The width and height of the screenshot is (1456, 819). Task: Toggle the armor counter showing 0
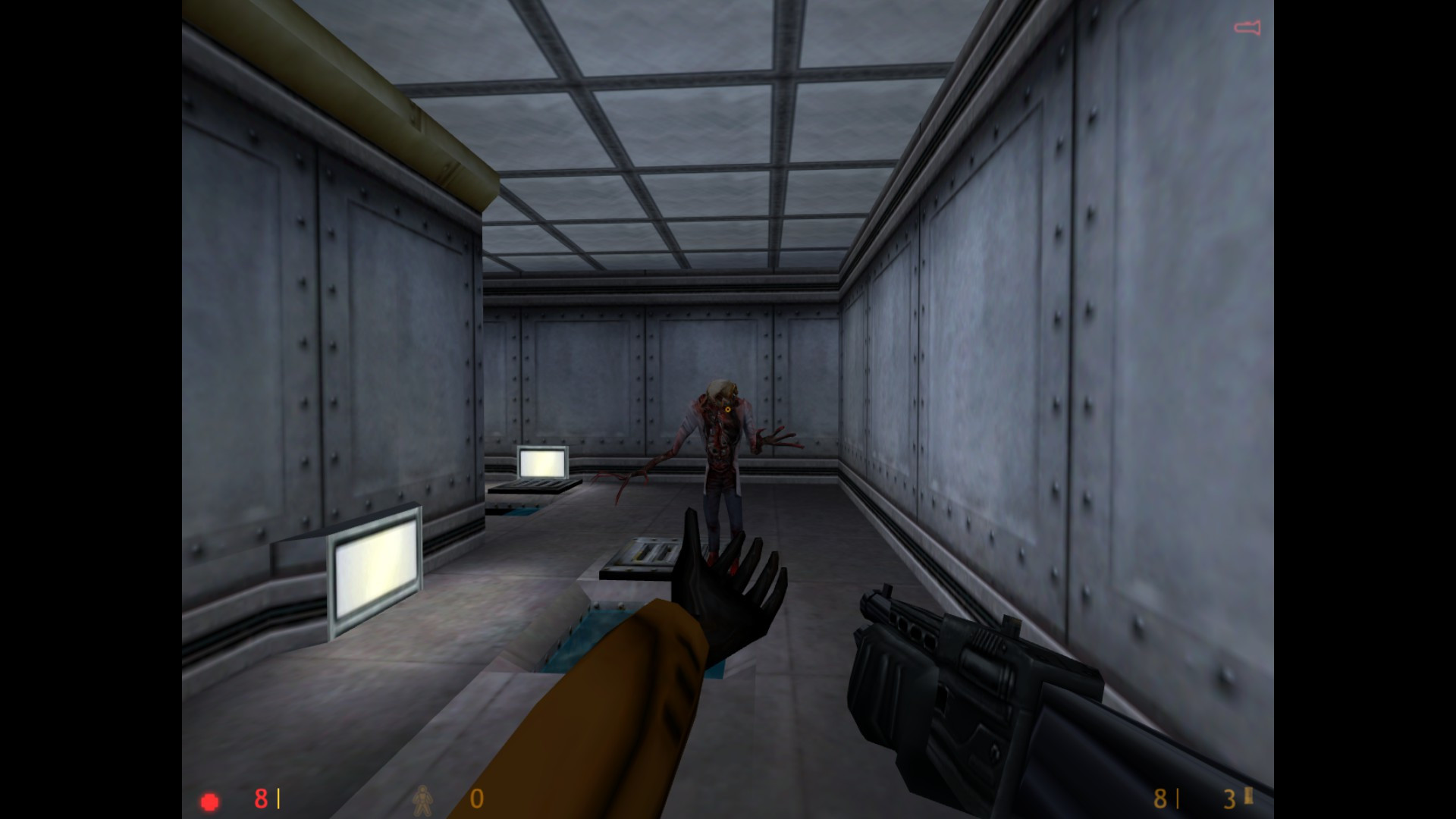tap(476, 799)
